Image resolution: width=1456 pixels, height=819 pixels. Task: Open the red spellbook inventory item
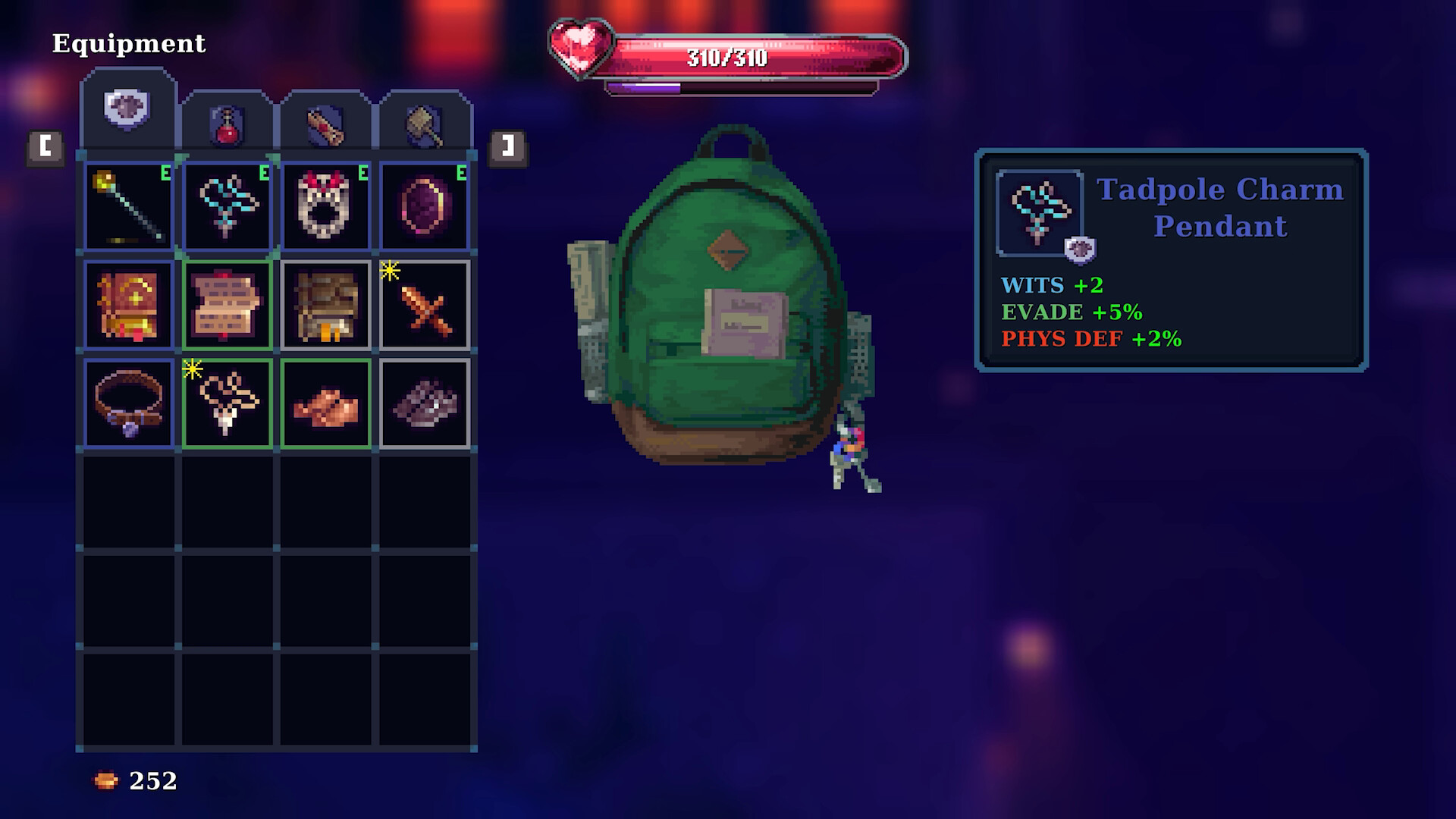tap(127, 305)
